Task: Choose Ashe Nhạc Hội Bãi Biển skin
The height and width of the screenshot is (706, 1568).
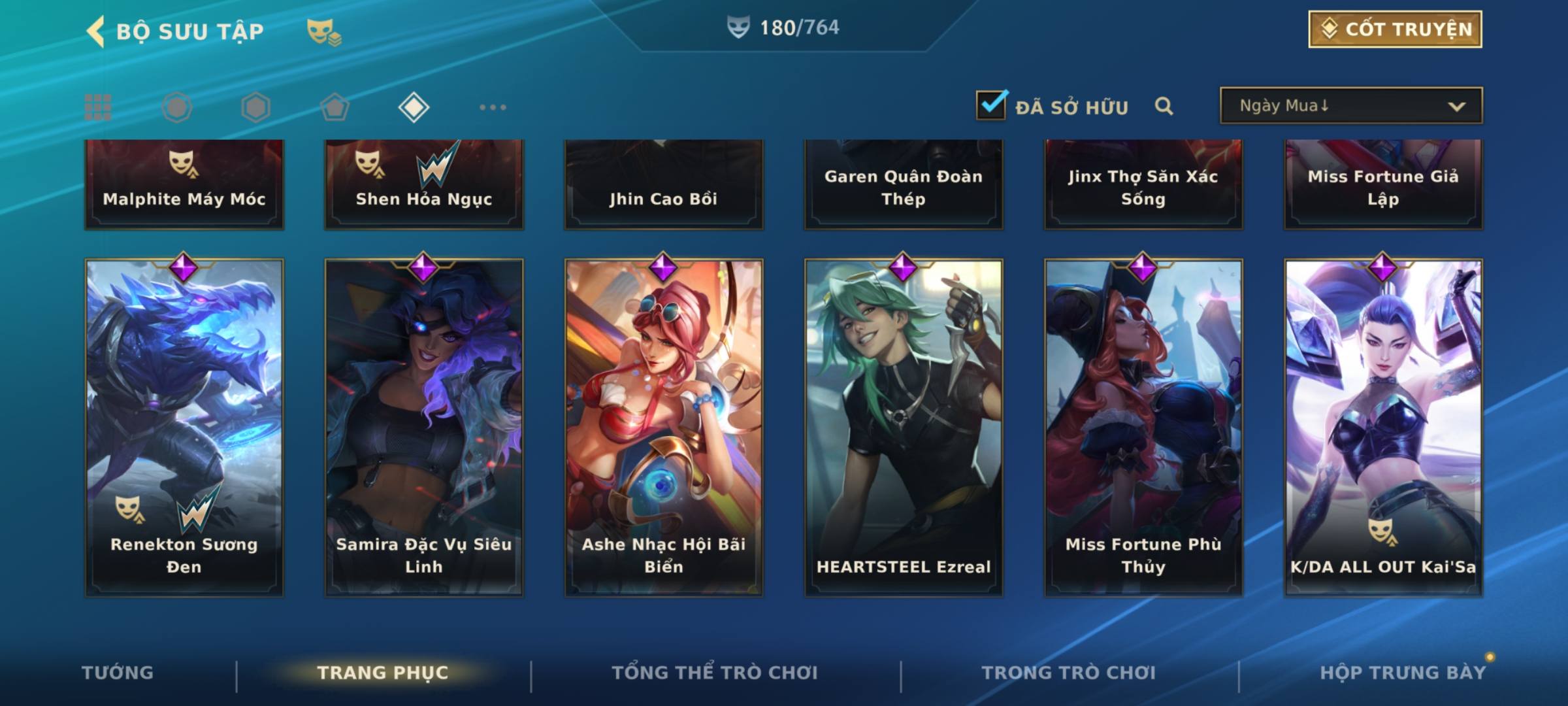Action: 664,427
